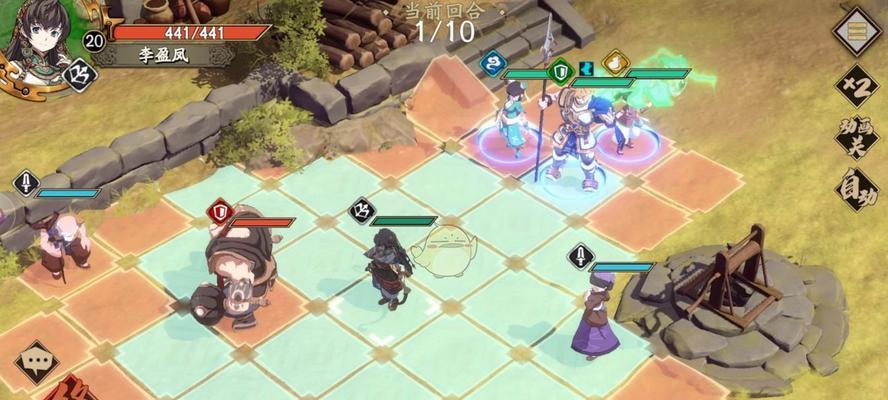888x400 pixels.
Task: Select the fat brute unit with red shield marker
Action: pyautogui.click(x=234, y=267)
